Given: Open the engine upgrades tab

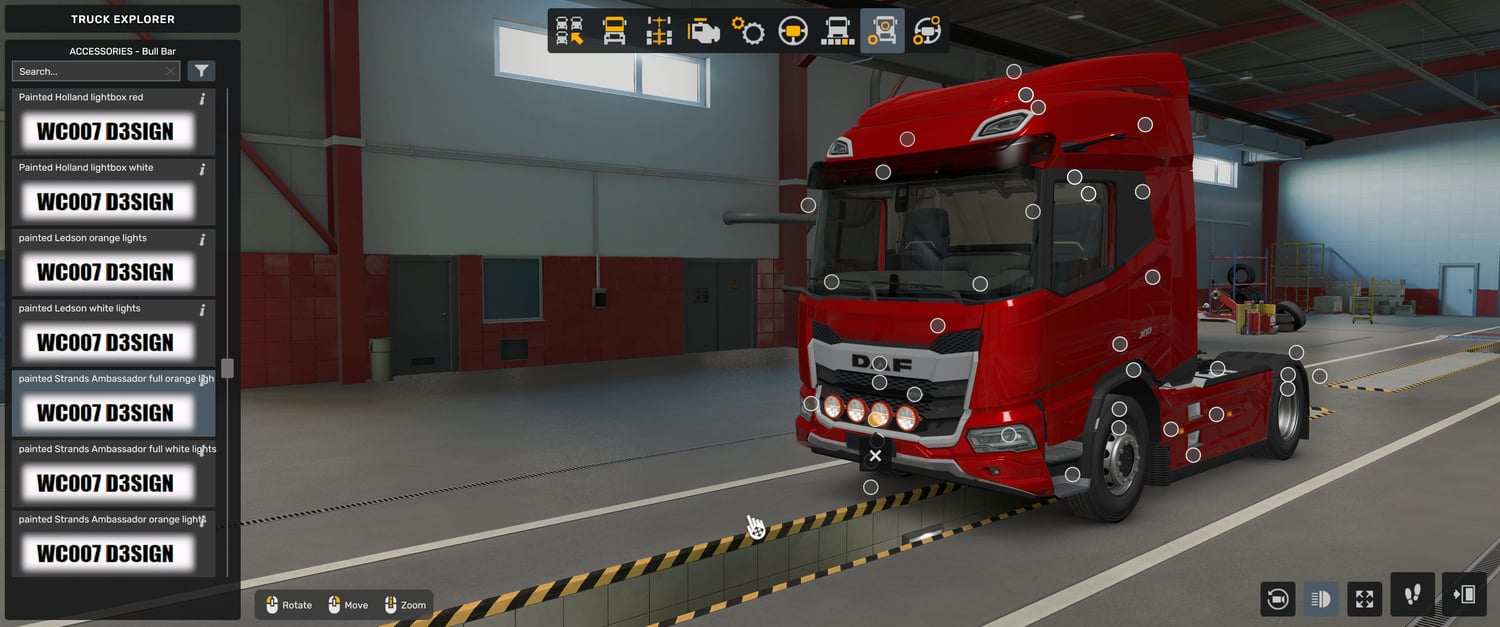Looking at the screenshot, I should click(704, 31).
